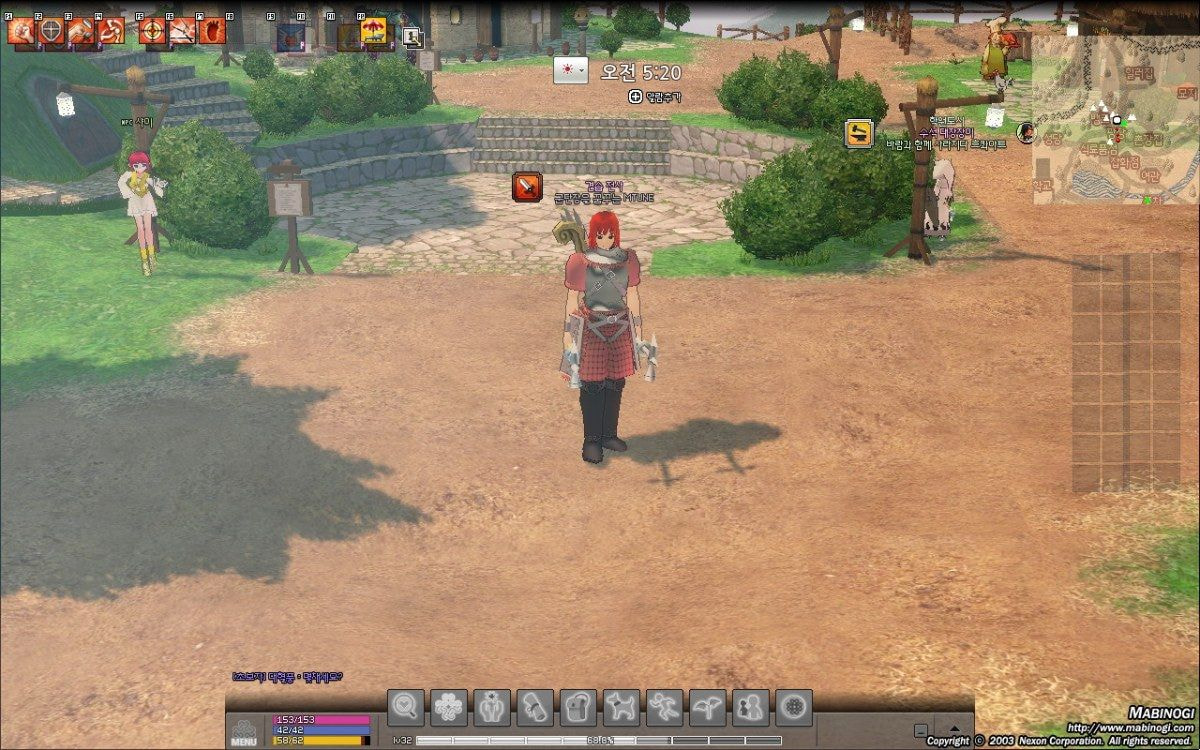Click the running figure action icon

point(665,707)
